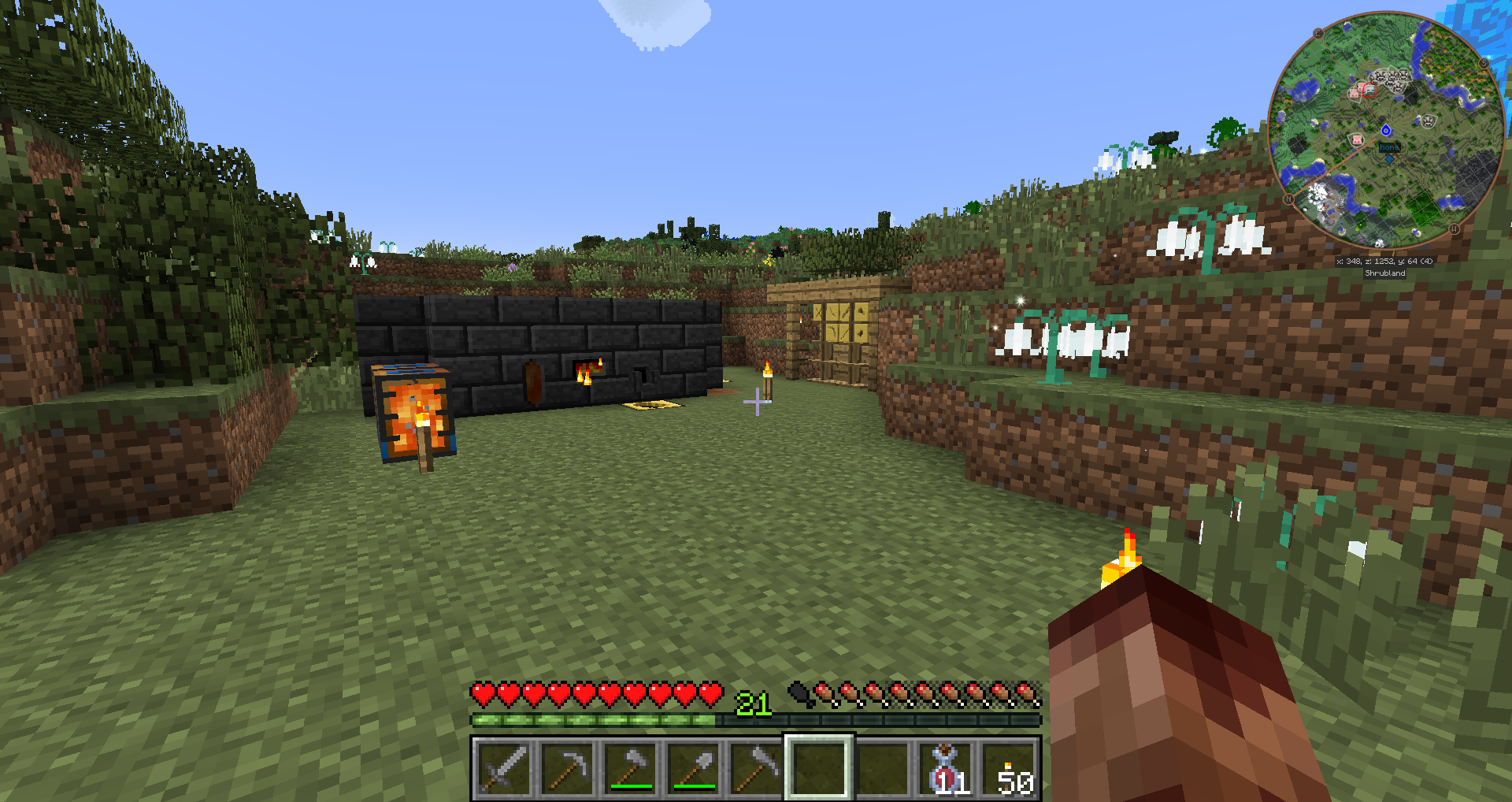Open the circular minimap
Screen dimensions: 1512x802
pyautogui.click(x=1386, y=130)
